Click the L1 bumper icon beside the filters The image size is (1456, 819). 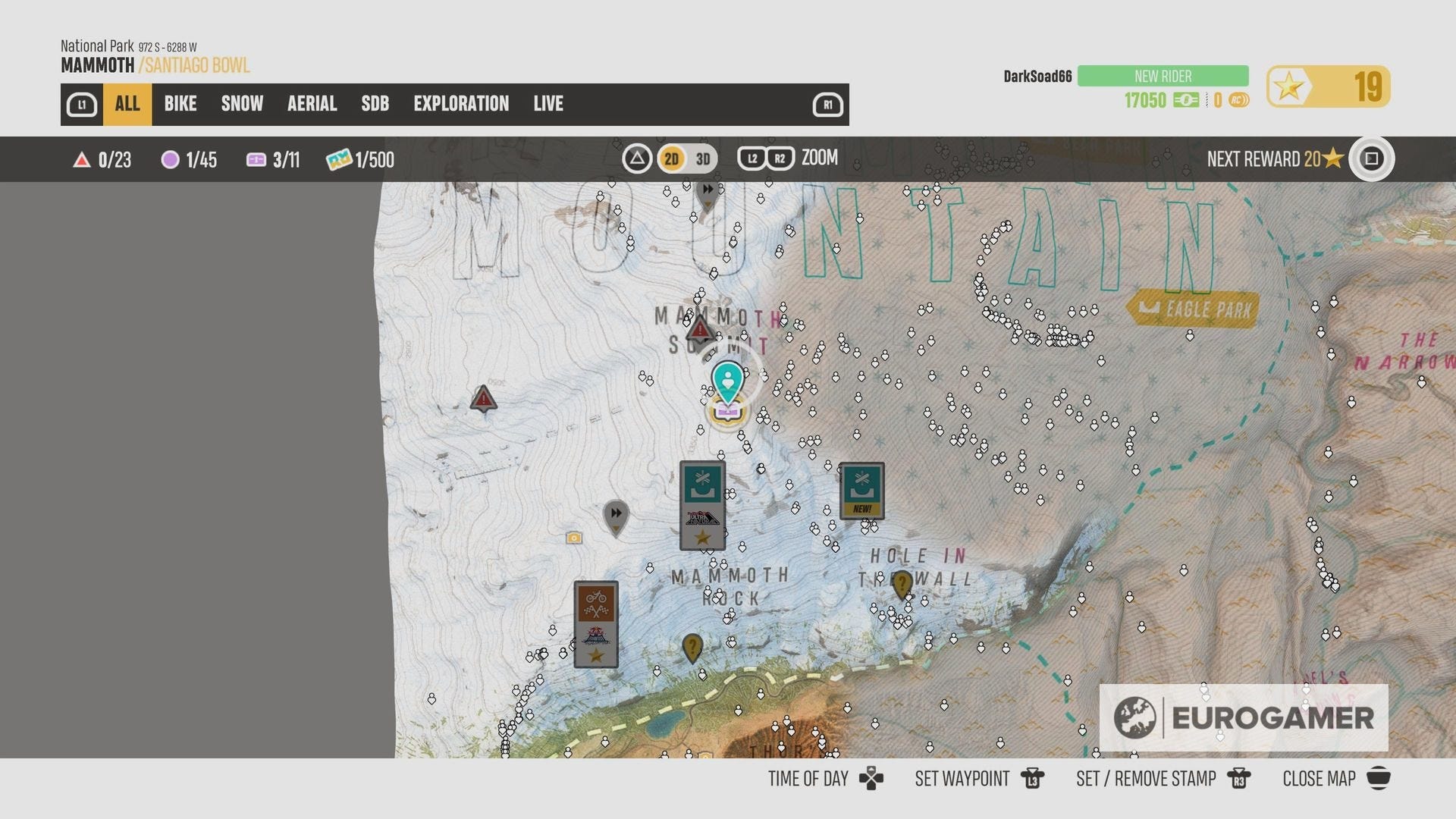(83, 104)
